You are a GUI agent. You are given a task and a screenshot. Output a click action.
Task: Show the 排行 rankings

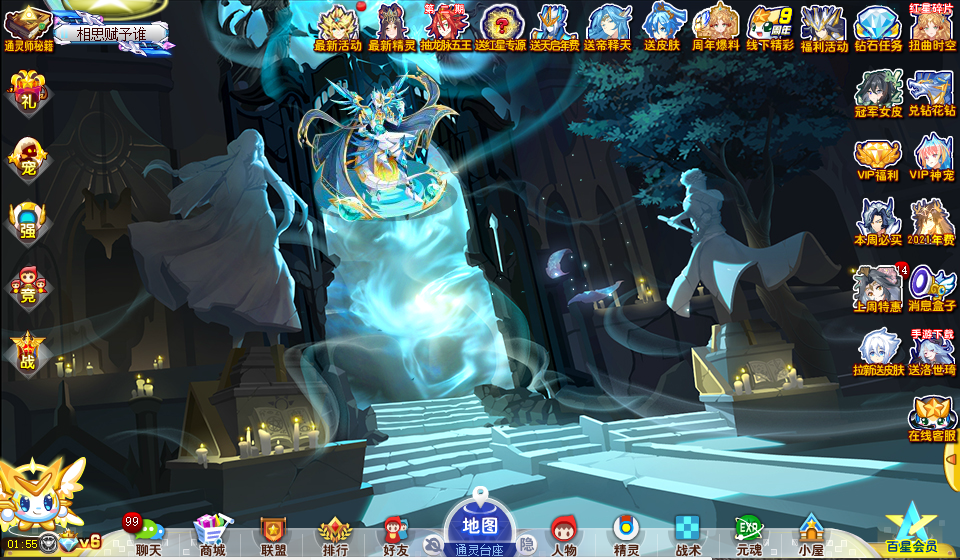[x=335, y=535]
